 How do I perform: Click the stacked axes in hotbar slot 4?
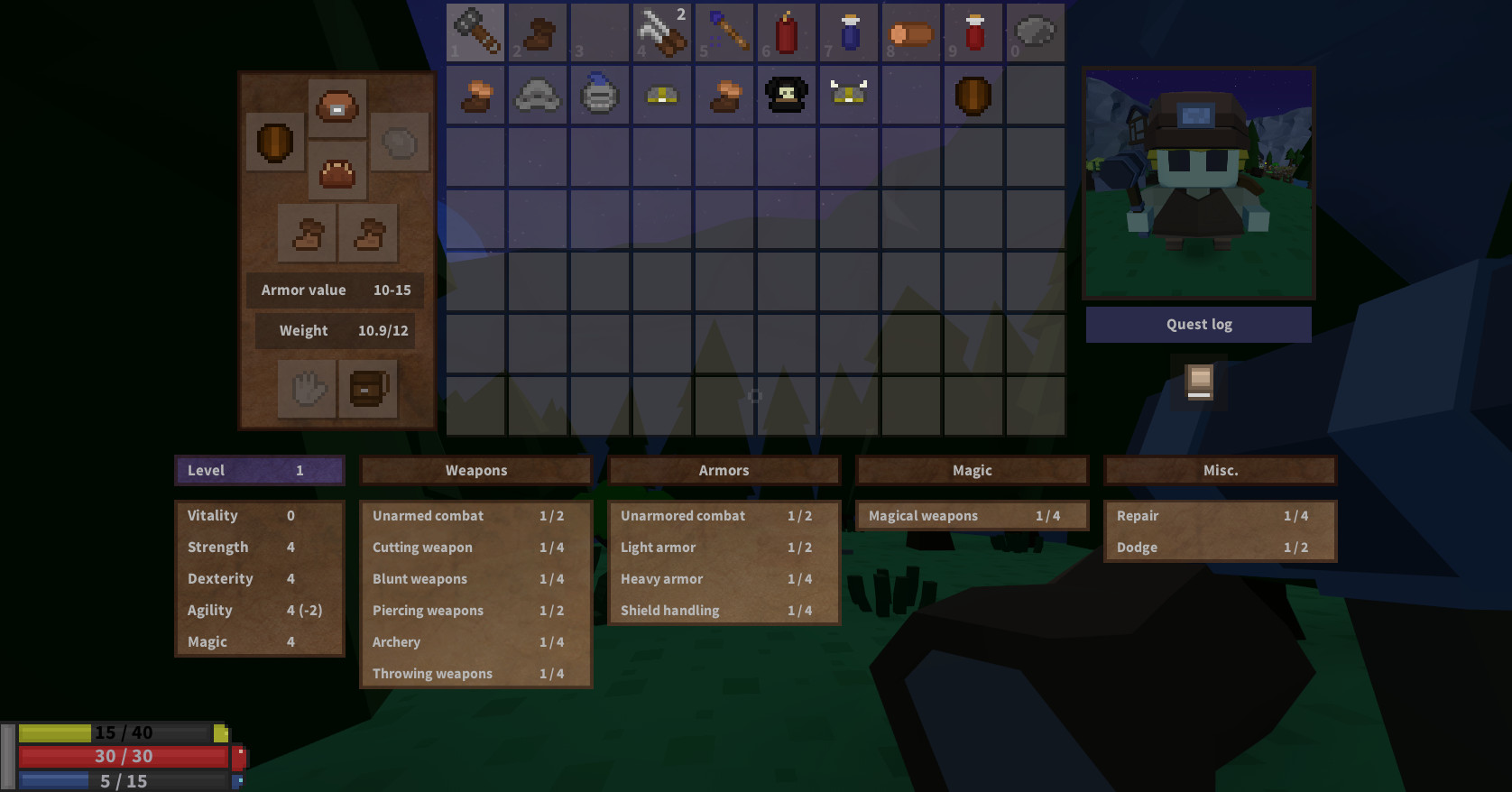click(x=662, y=32)
